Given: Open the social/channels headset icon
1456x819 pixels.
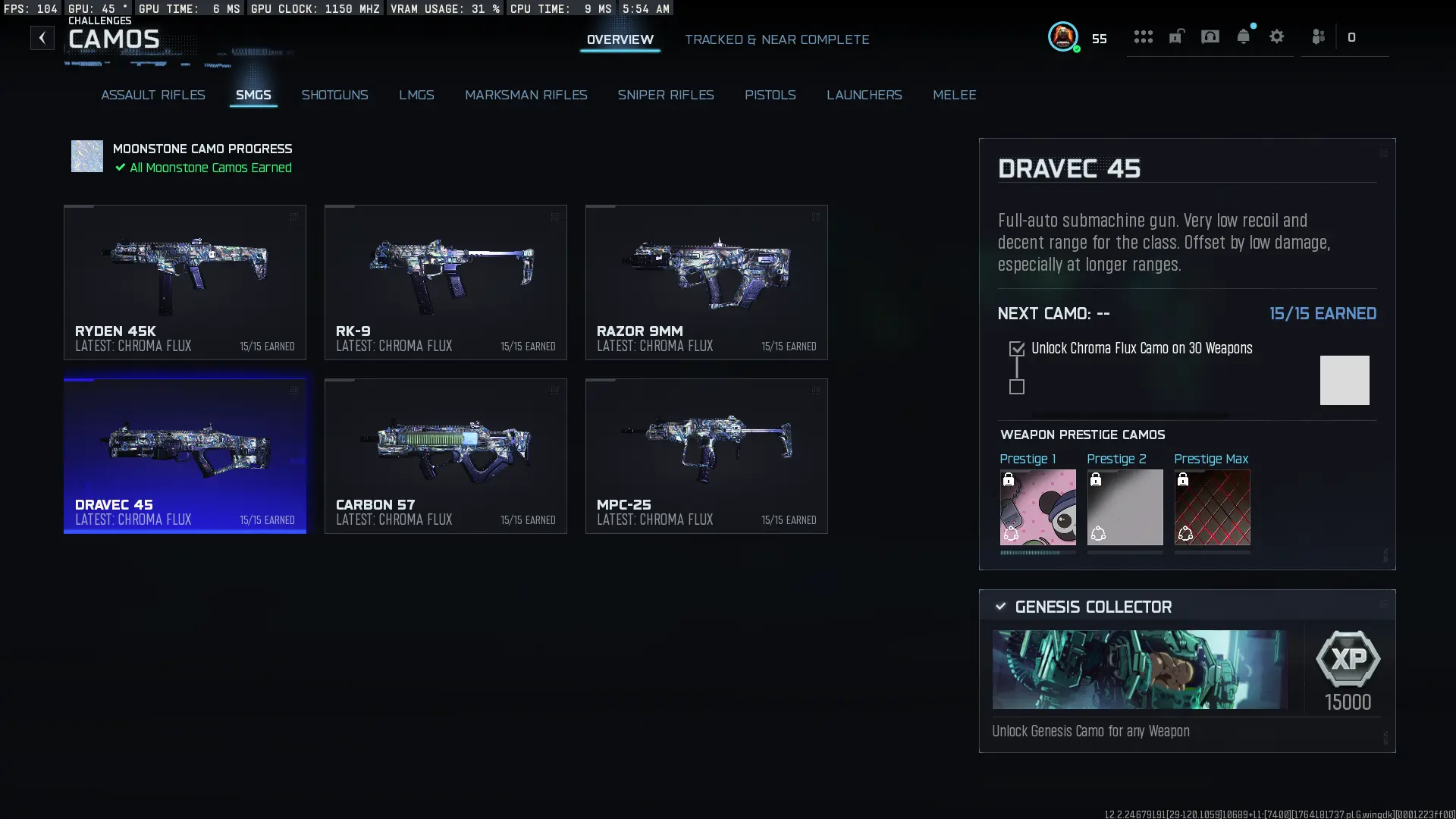Looking at the screenshot, I should pyautogui.click(x=1210, y=36).
